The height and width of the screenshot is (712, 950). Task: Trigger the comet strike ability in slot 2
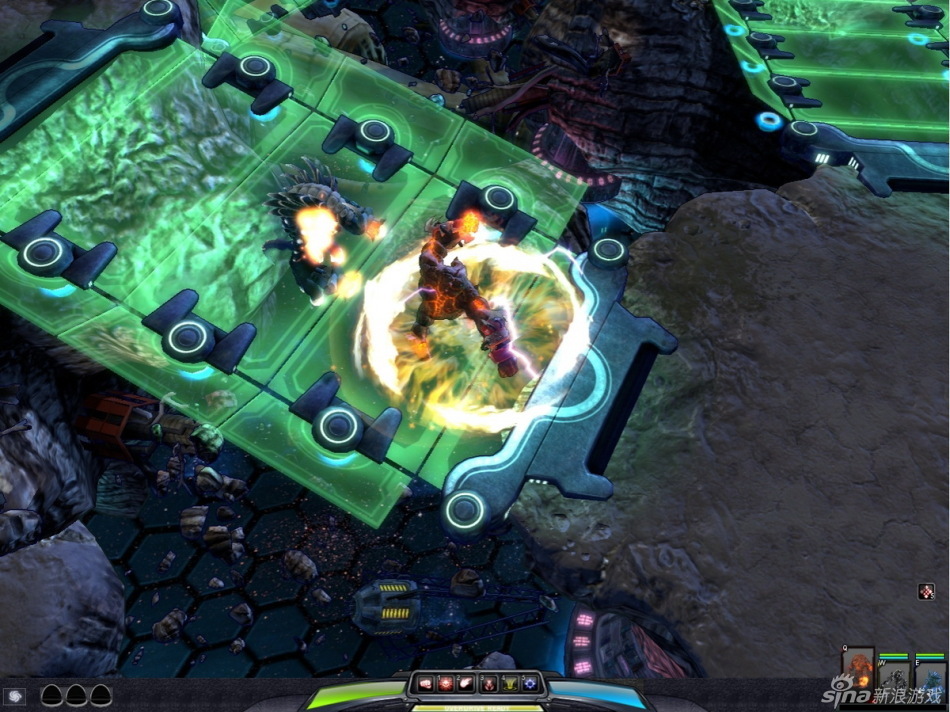click(467, 683)
